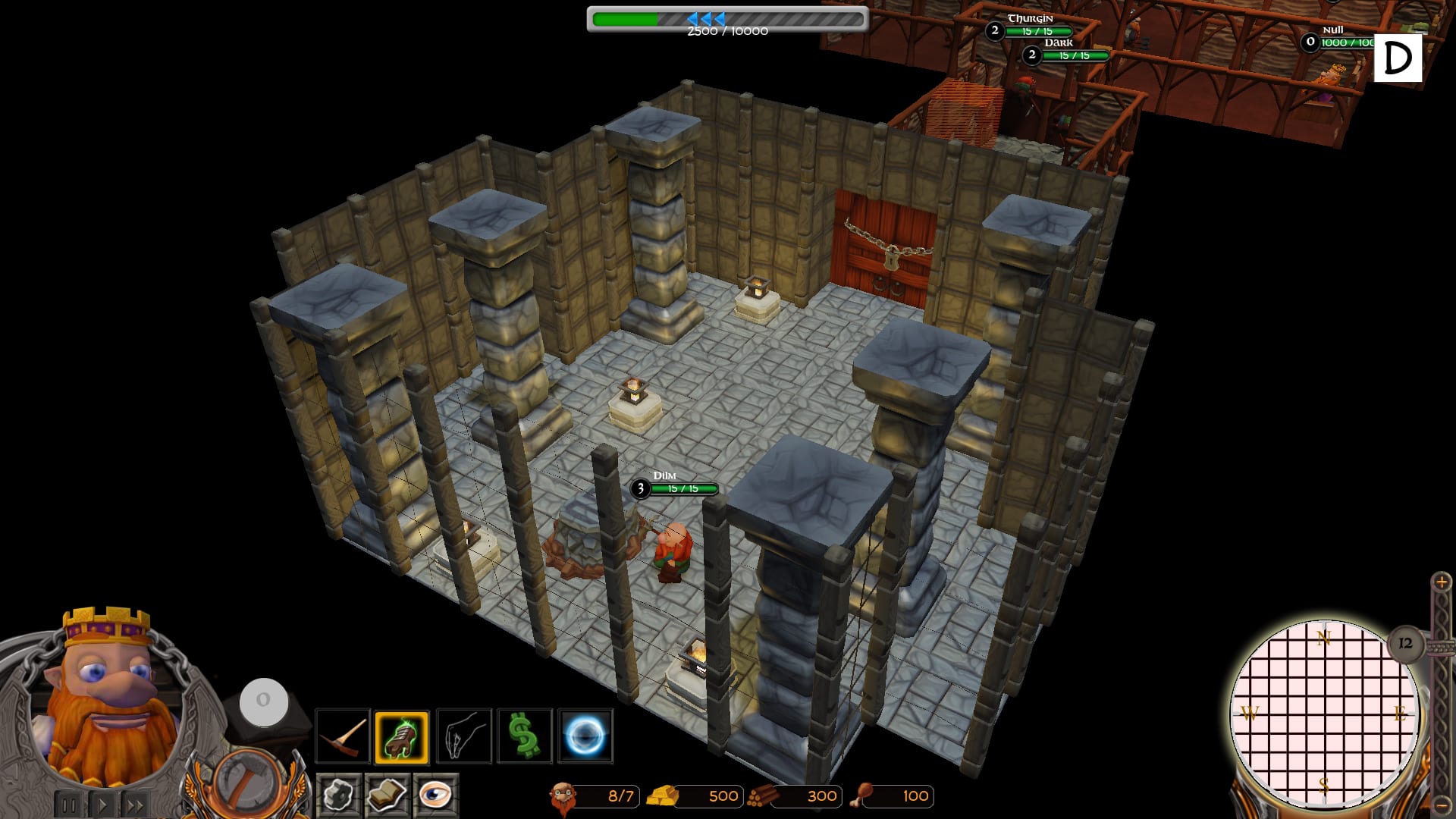Select the blue portal orb tool
Image resolution: width=1456 pixels, height=819 pixels.
pos(585,736)
